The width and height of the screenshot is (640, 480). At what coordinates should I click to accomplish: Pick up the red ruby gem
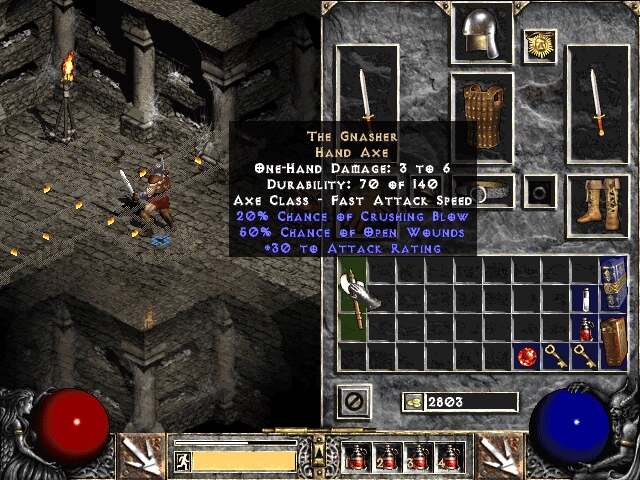pyautogui.click(x=527, y=356)
